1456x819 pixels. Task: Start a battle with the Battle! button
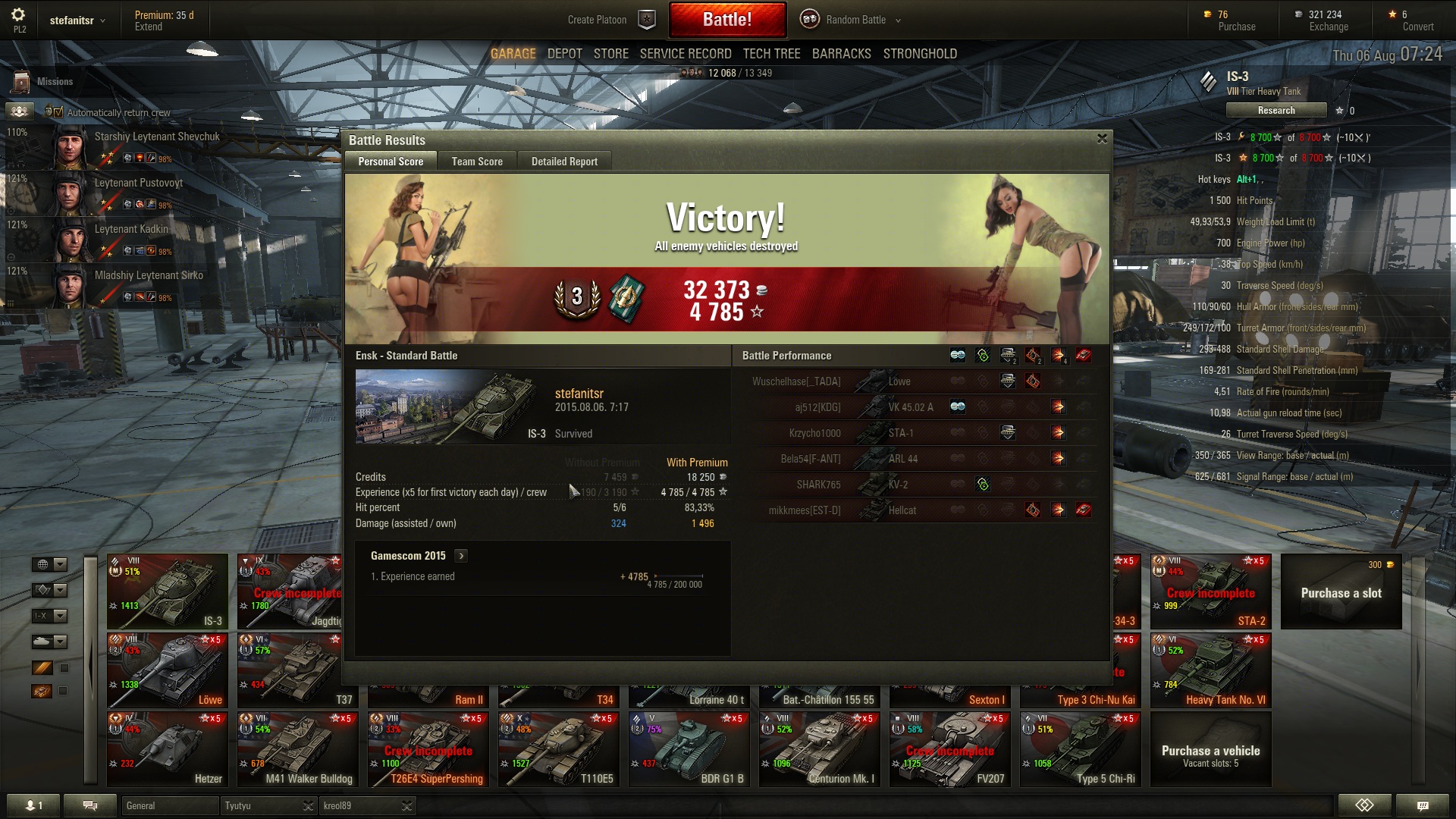(x=726, y=20)
